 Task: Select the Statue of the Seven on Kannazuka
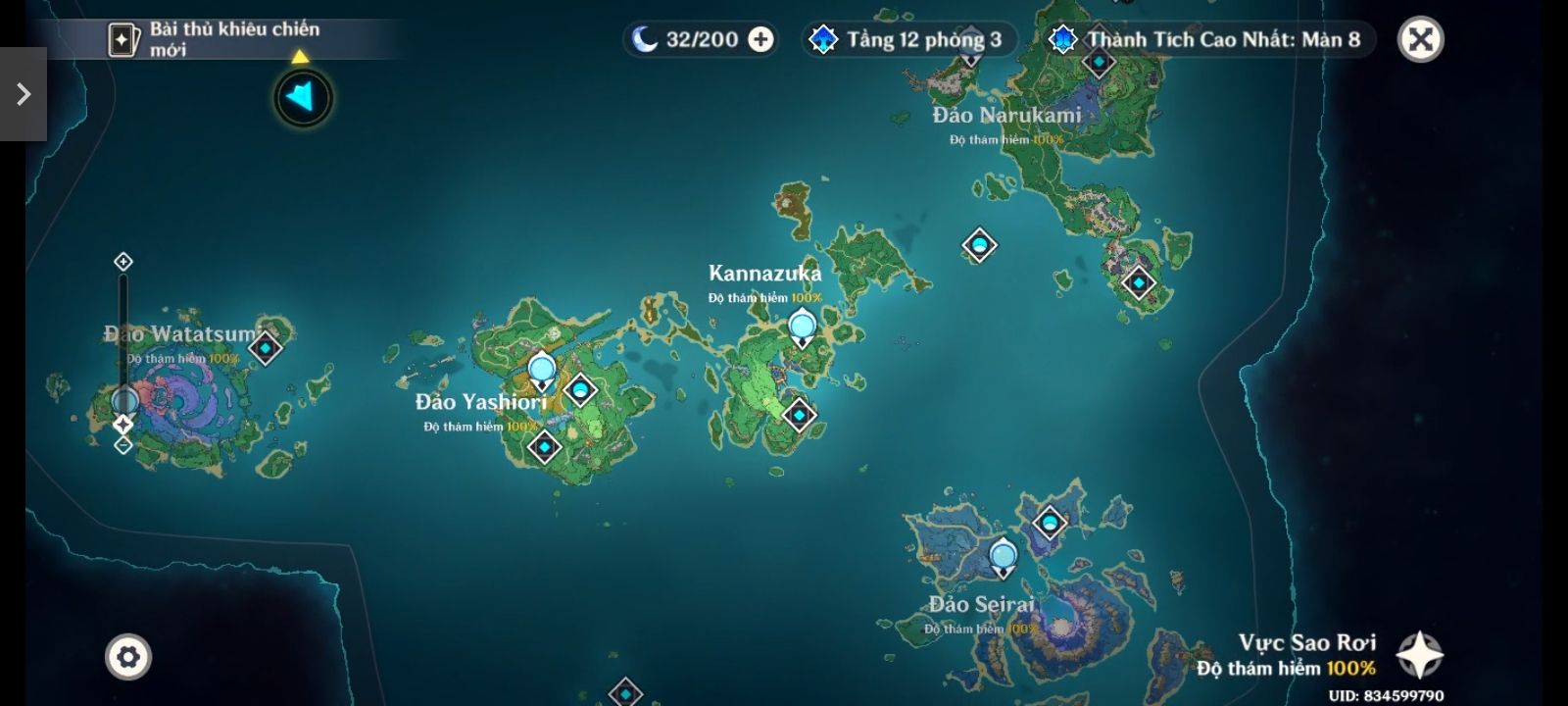(x=802, y=327)
